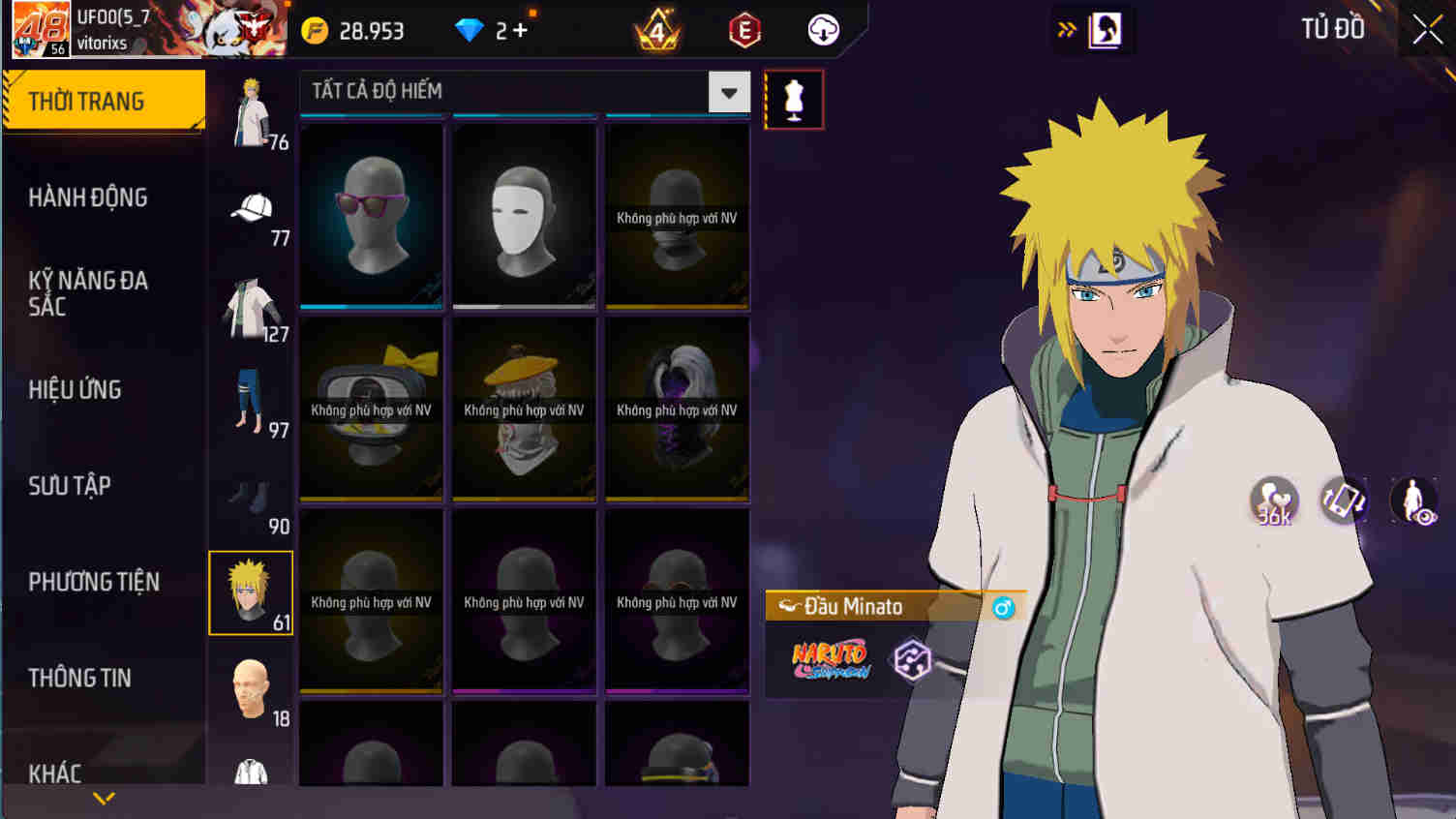
Task: Switch to the HÀNH ĐỘNG tab
Action: coord(87,197)
